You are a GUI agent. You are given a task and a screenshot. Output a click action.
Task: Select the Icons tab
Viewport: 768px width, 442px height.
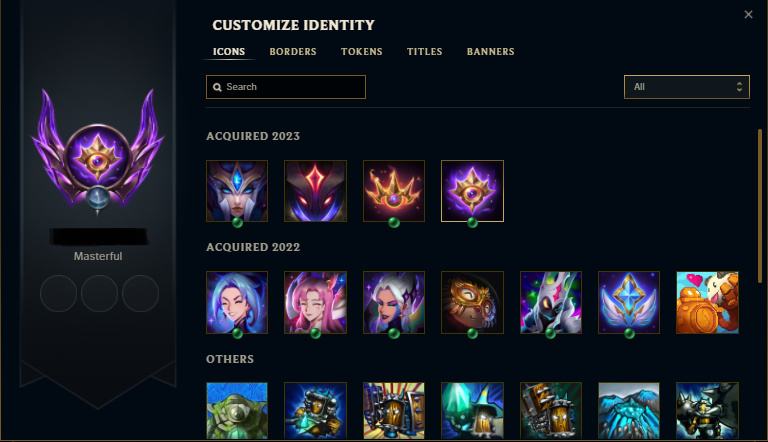(x=229, y=52)
